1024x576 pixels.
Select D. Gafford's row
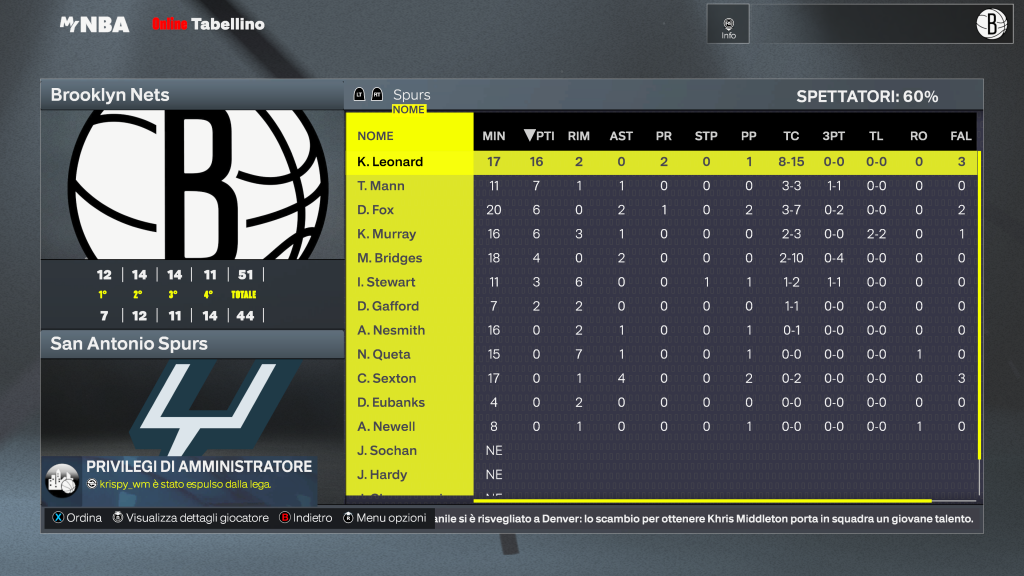click(388, 306)
